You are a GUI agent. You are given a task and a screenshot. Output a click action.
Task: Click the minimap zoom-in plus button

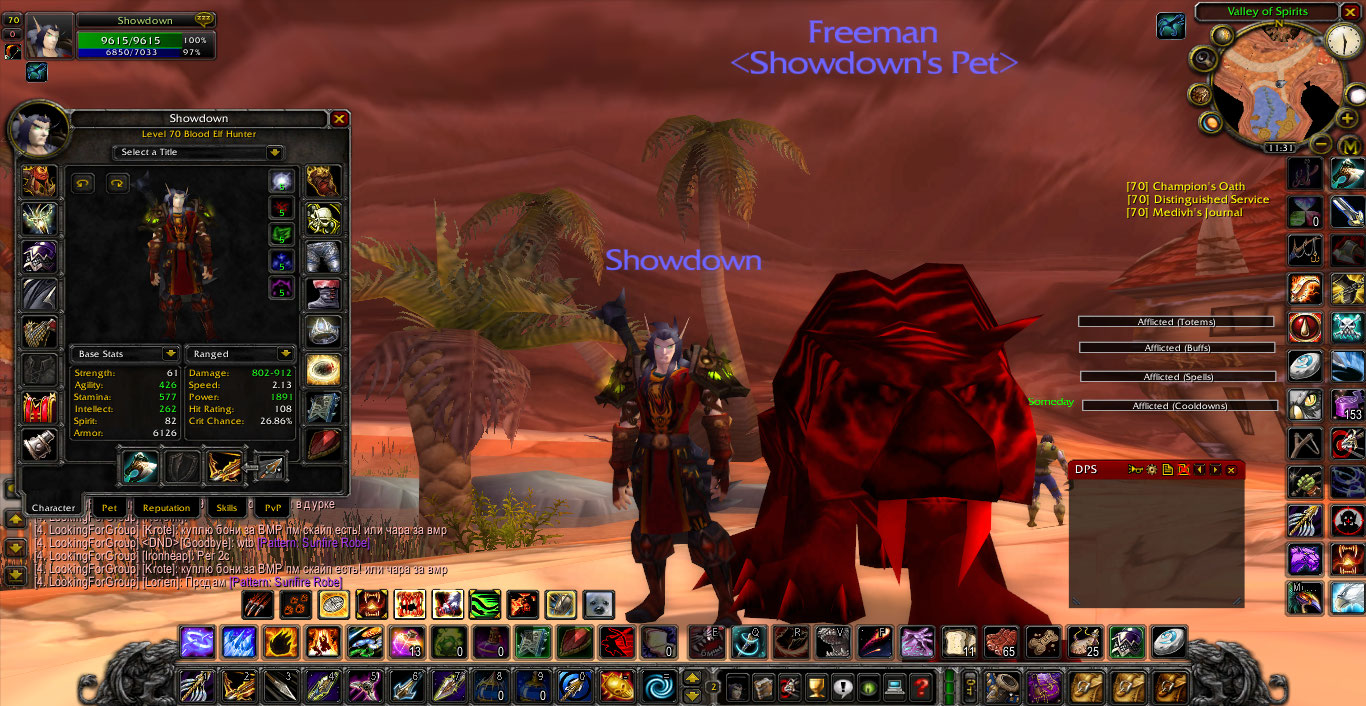tap(1347, 118)
